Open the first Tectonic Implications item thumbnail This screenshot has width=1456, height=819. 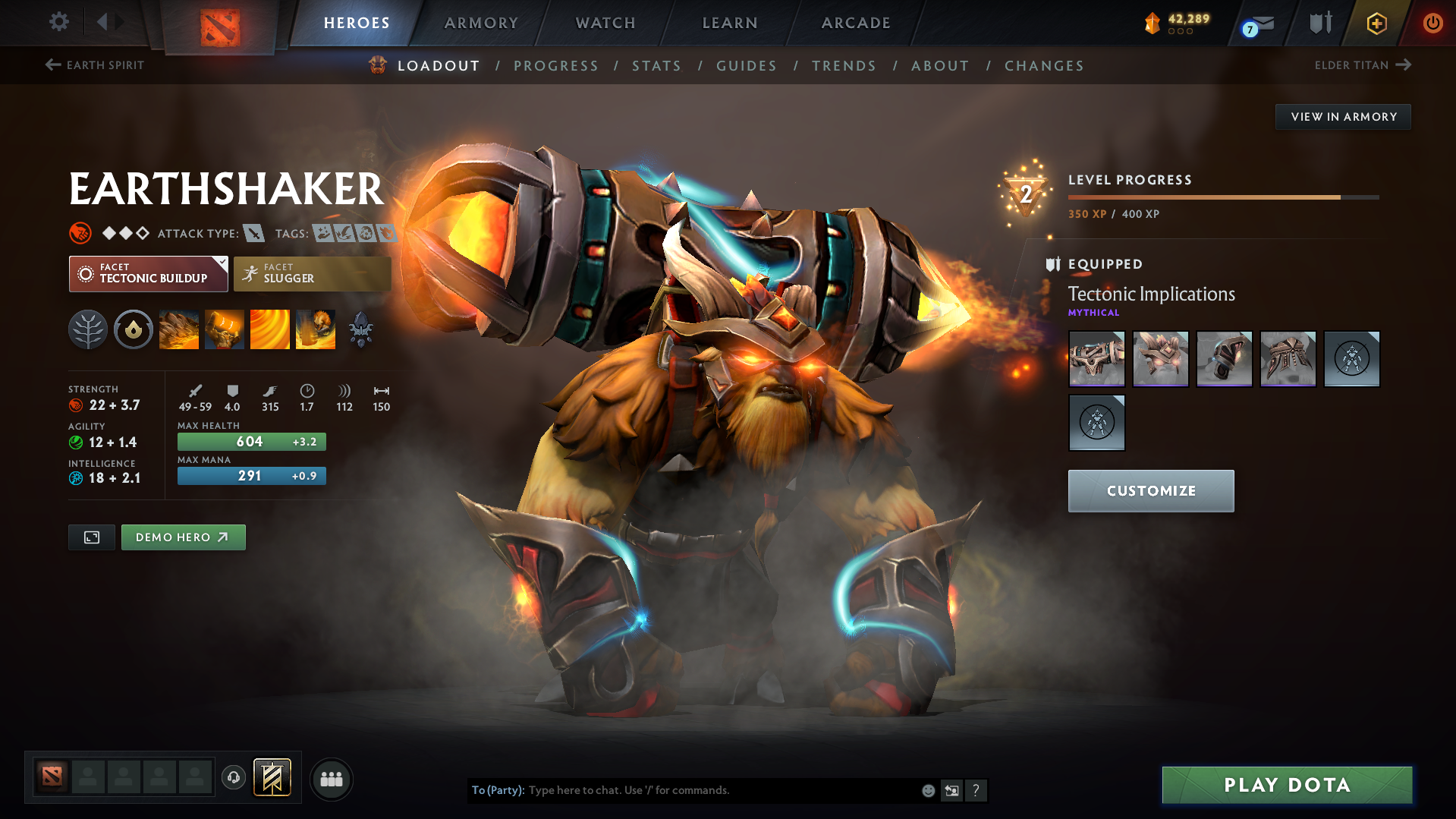(x=1096, y=358)
